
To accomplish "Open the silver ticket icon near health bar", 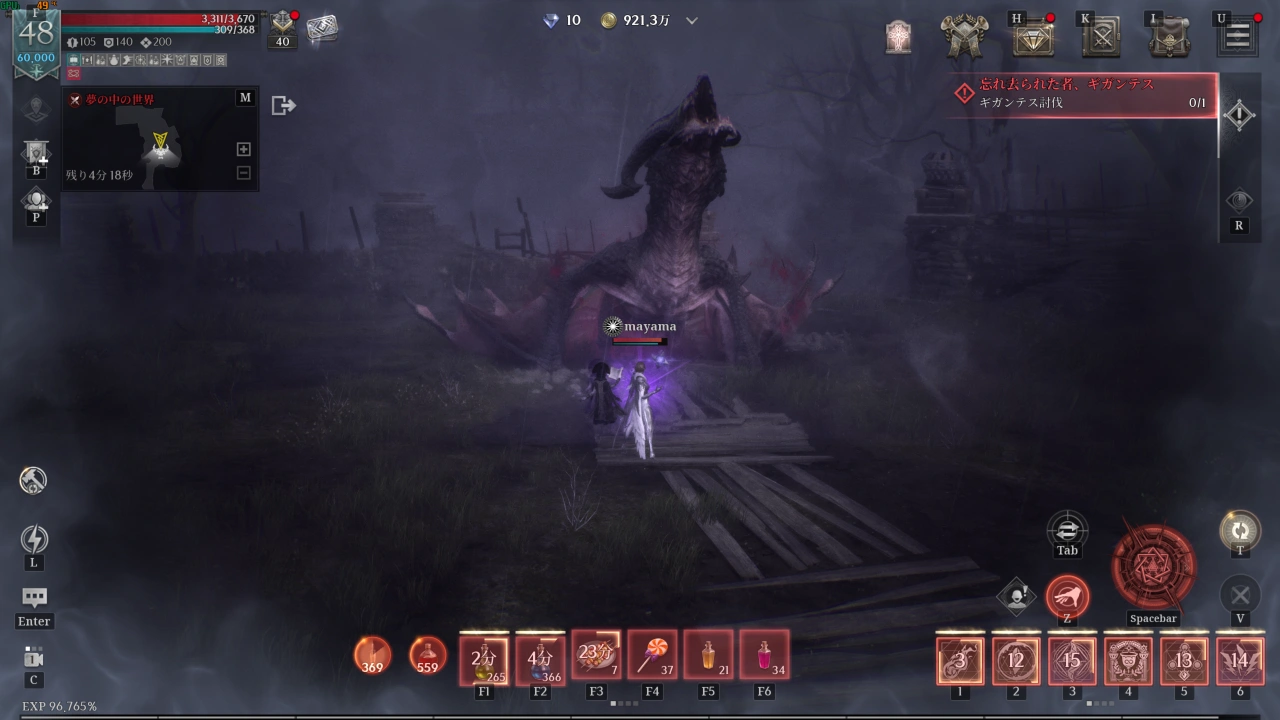I will pyautogui.click(x=322, y=29).
